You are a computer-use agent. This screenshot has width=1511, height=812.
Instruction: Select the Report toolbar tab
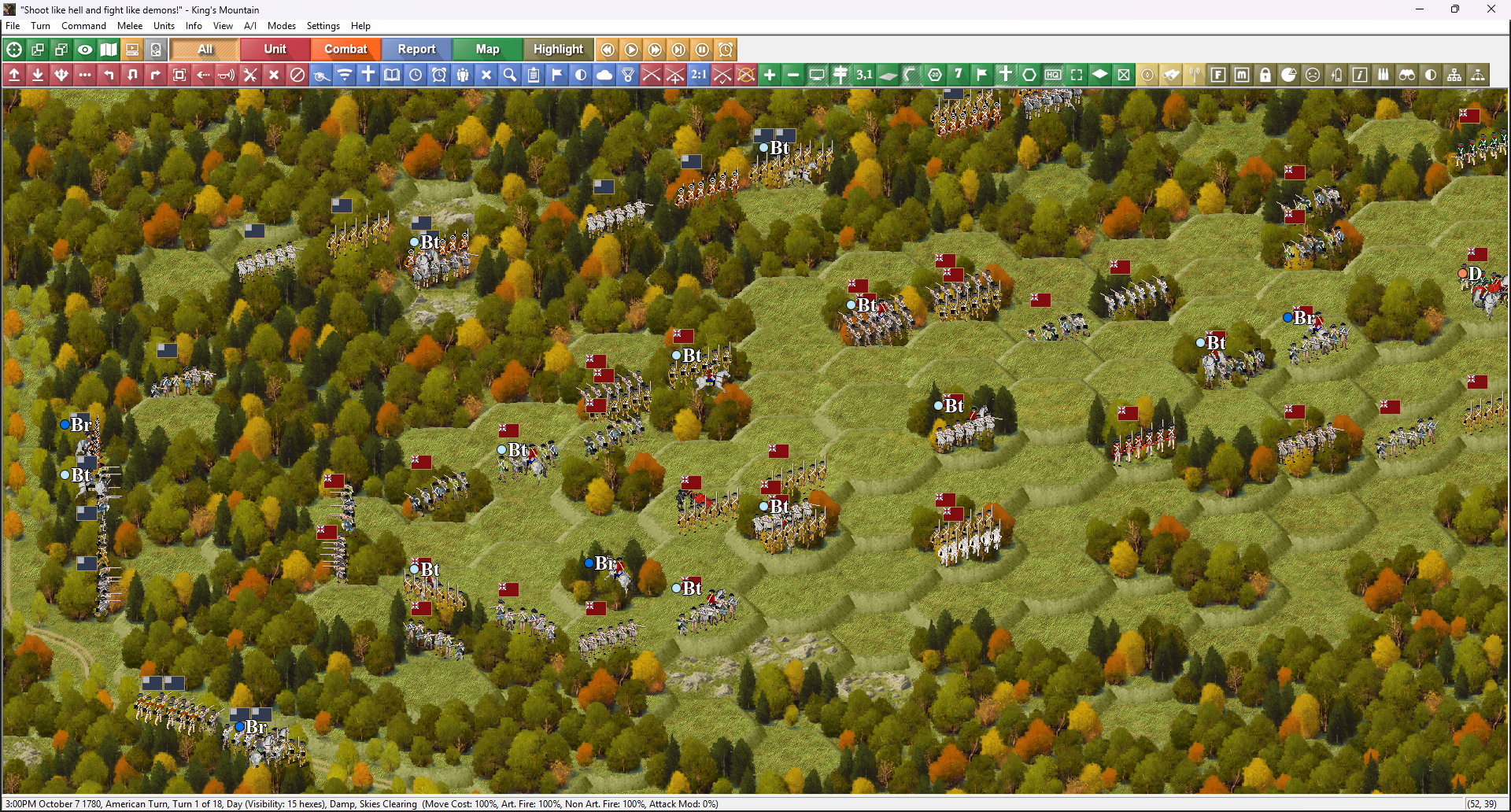coord(416,50)
